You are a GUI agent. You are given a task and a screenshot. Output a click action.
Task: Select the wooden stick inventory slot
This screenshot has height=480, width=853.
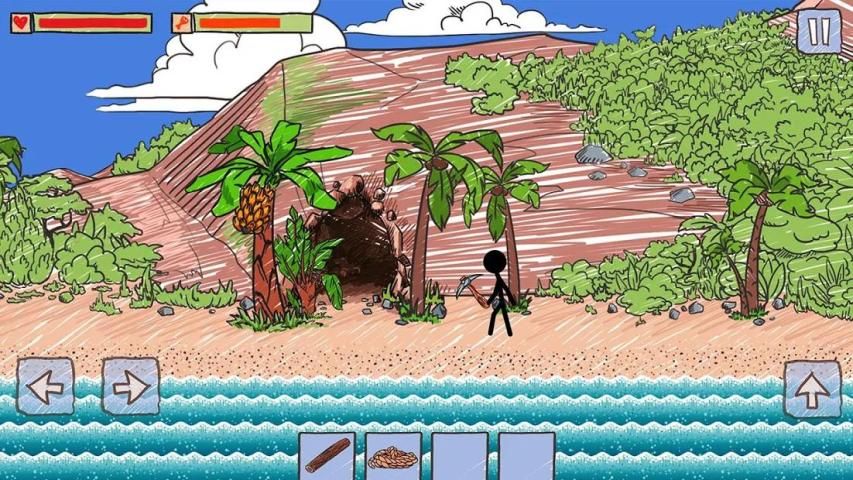coord(327,456)
